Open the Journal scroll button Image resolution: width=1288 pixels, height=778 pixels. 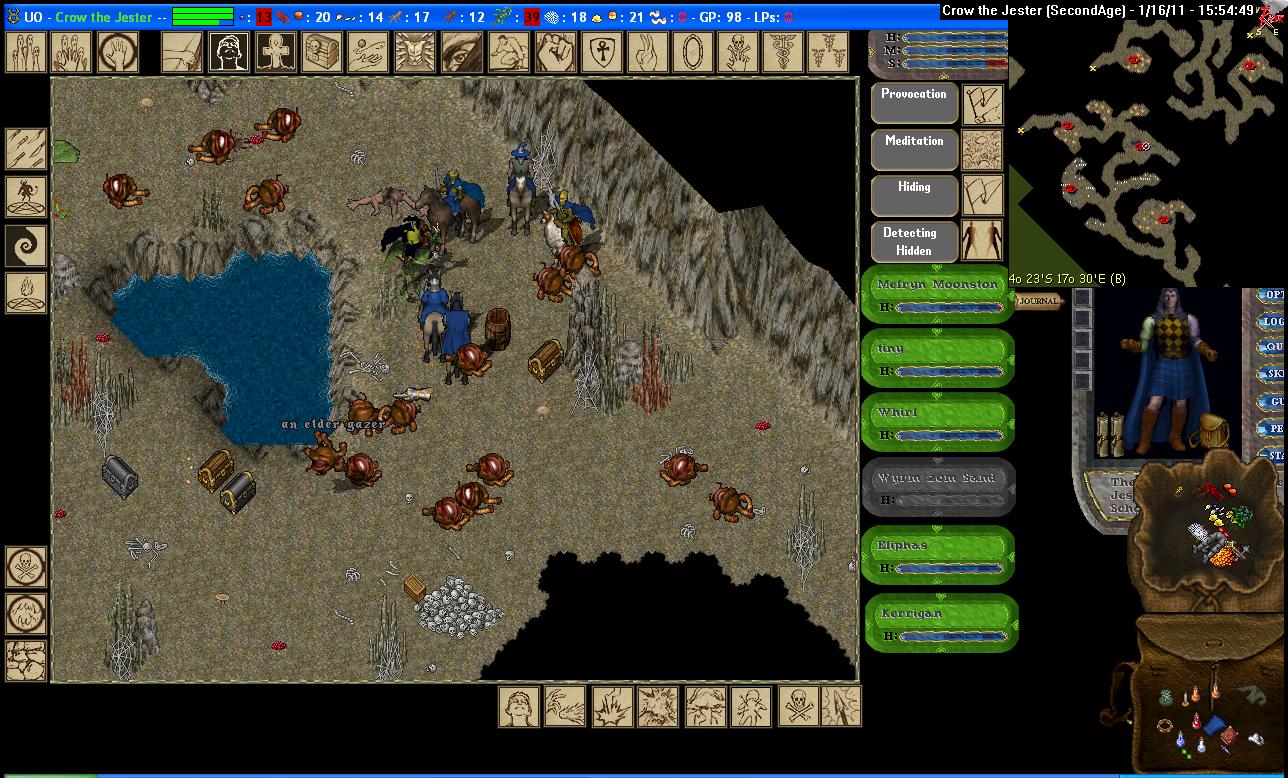(1039, 301)
